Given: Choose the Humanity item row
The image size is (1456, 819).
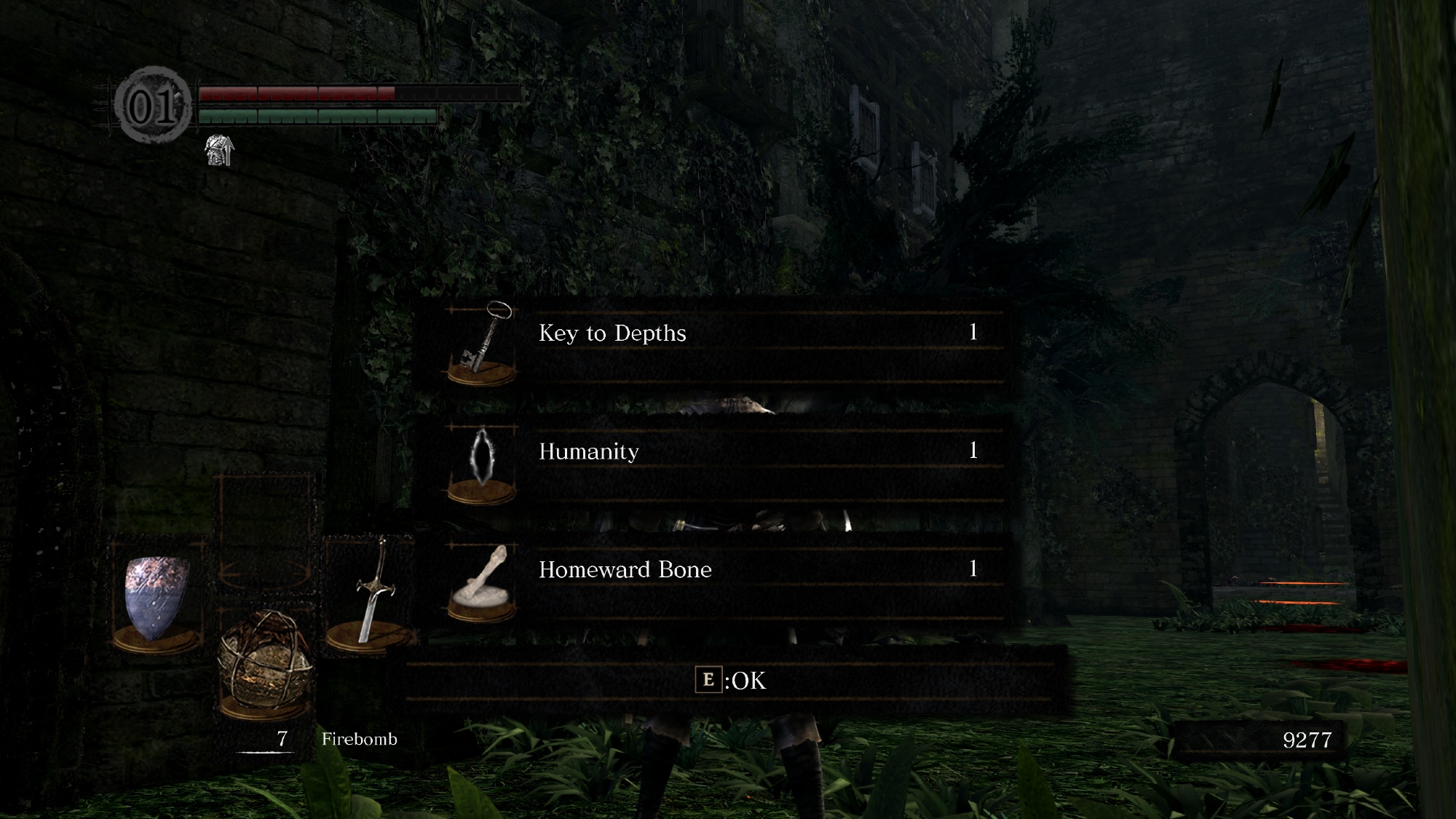Looking at the screenshot, I should click(x=724, y=460).
